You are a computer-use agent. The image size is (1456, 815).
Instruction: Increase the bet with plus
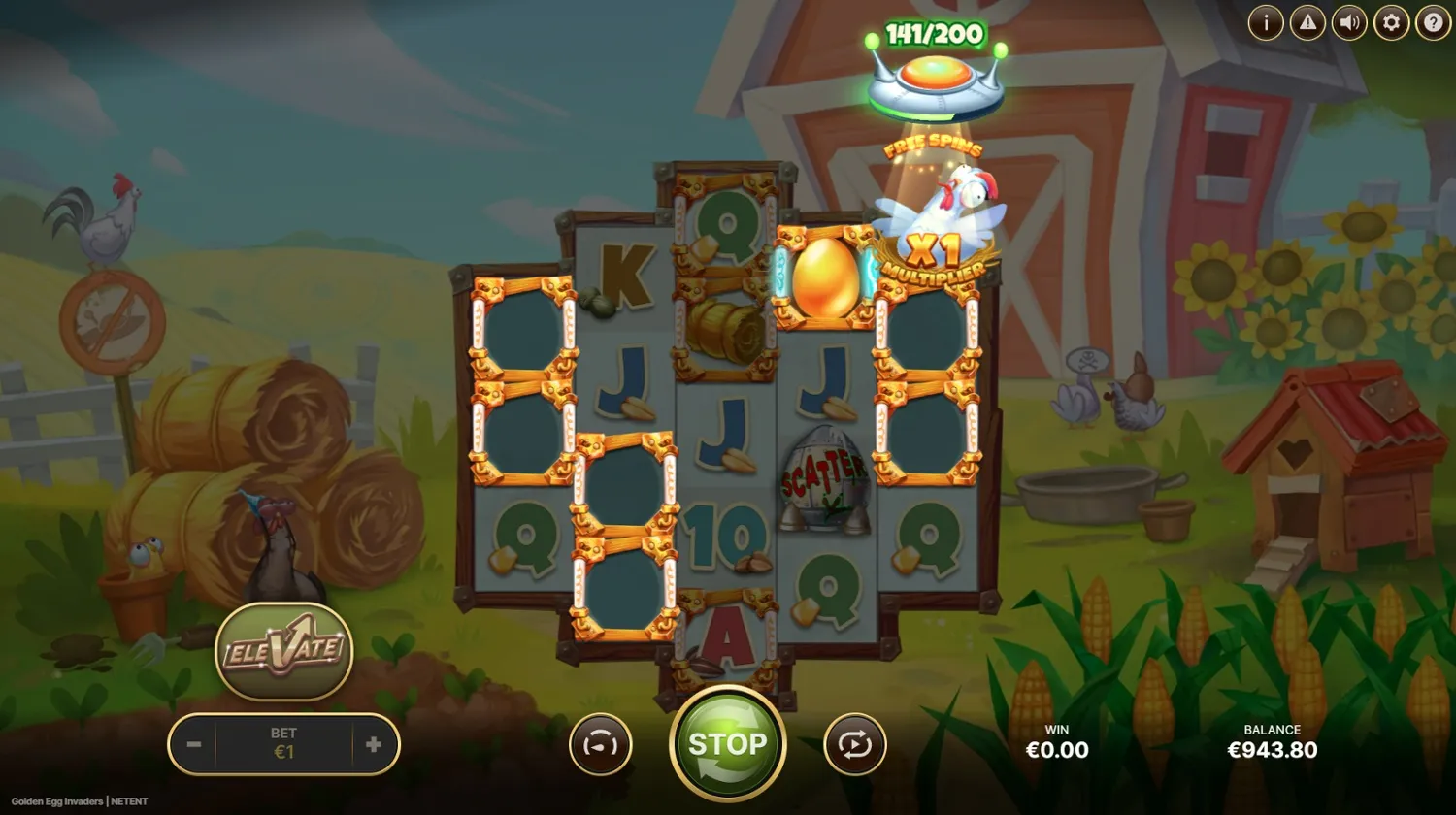pyautogui.click(x=374, y=743)
